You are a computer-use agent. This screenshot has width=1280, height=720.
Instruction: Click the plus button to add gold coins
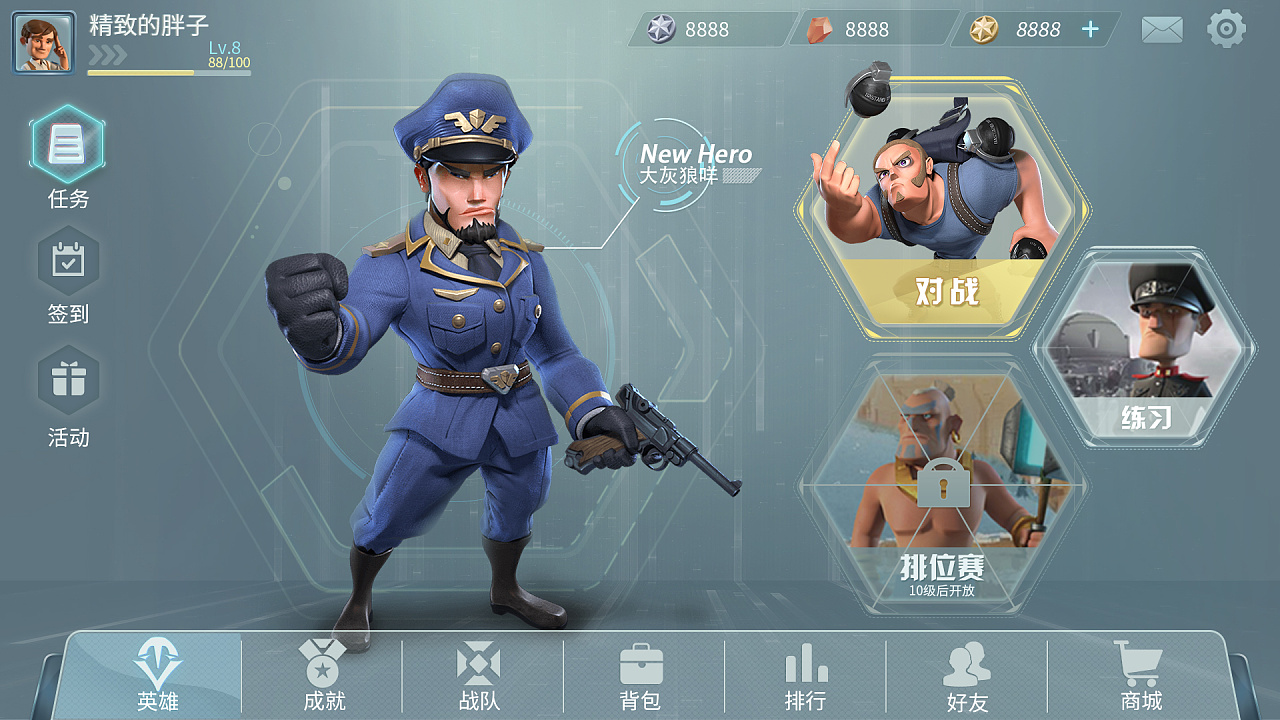[x=1090, y=30]
